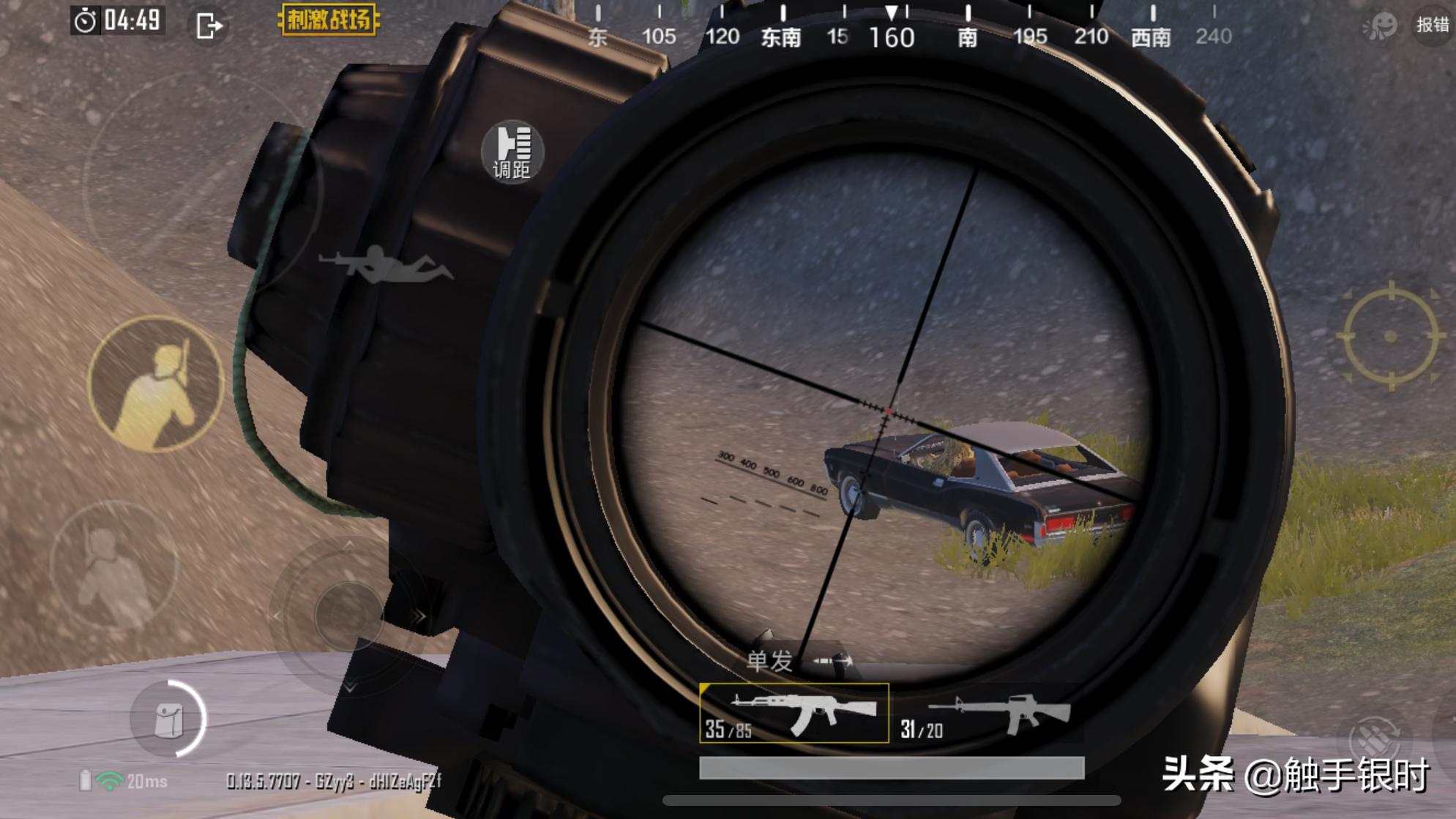Open the 调距 zeroing distance control

512,152
